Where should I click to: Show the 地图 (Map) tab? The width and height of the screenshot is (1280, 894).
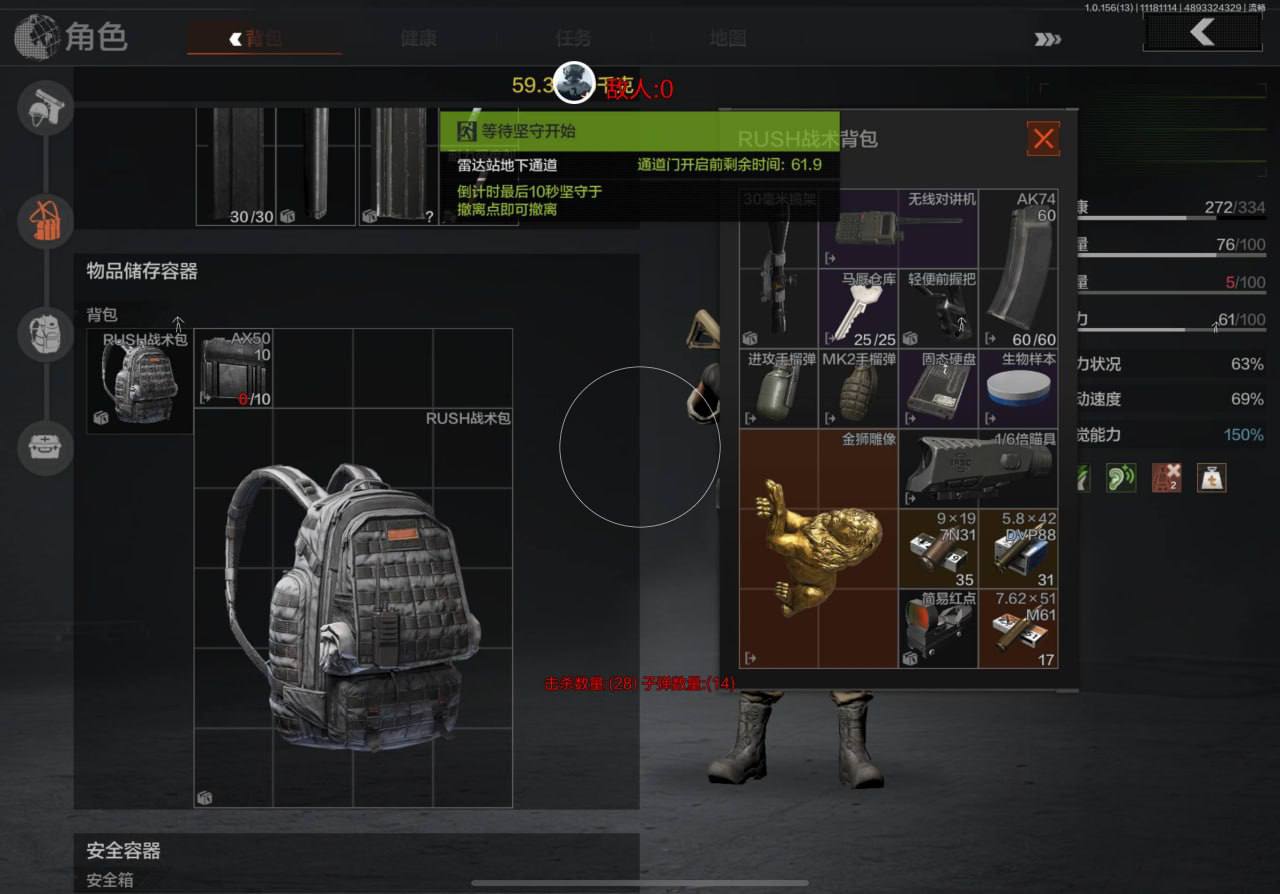728,38
